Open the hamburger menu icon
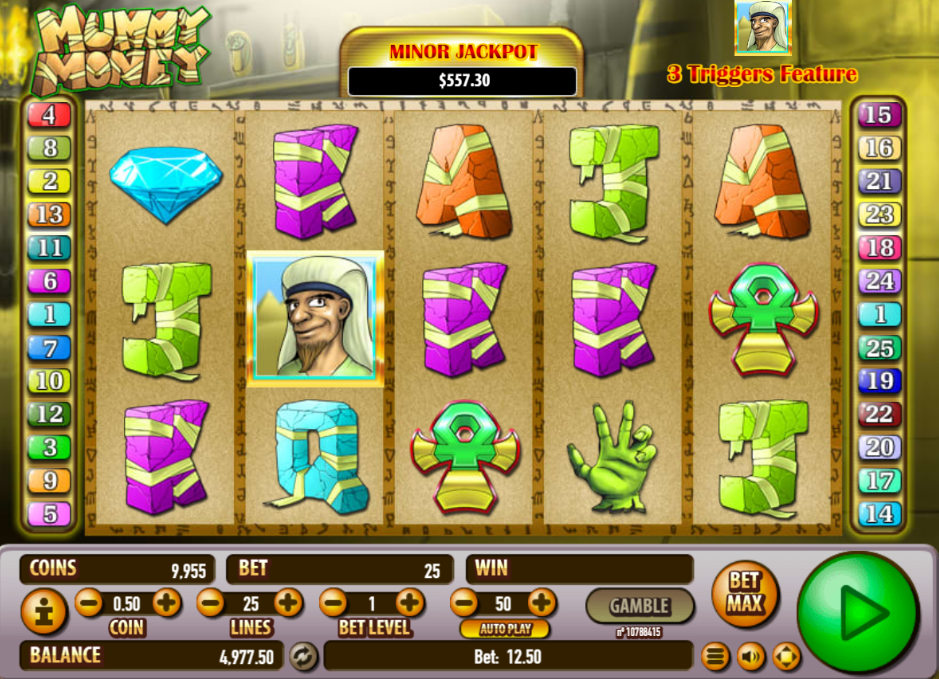Screen dimensions: 939x679 [714, 657]
